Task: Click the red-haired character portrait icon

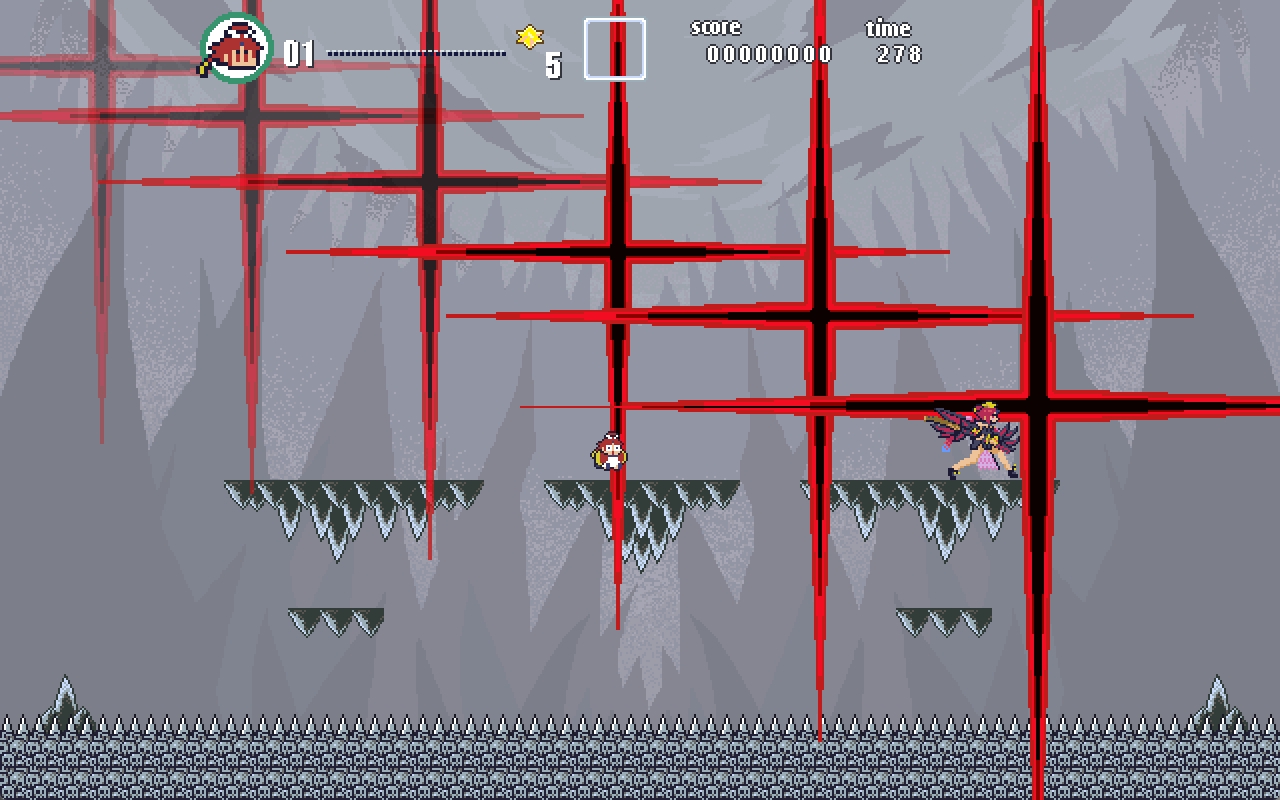Action: [x=237, y=48]
